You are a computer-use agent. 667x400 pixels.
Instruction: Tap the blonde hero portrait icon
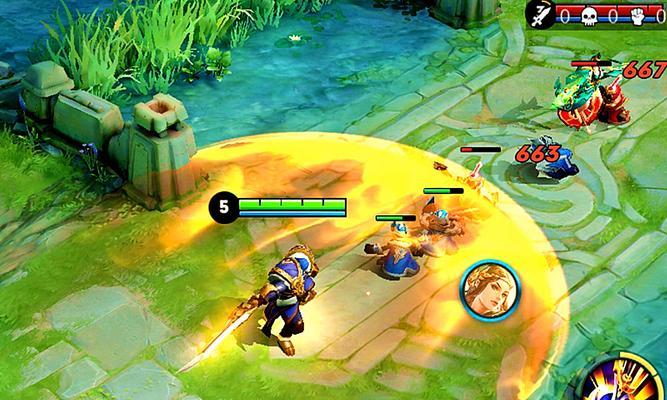pyautogui.click(x=483, y=291)
